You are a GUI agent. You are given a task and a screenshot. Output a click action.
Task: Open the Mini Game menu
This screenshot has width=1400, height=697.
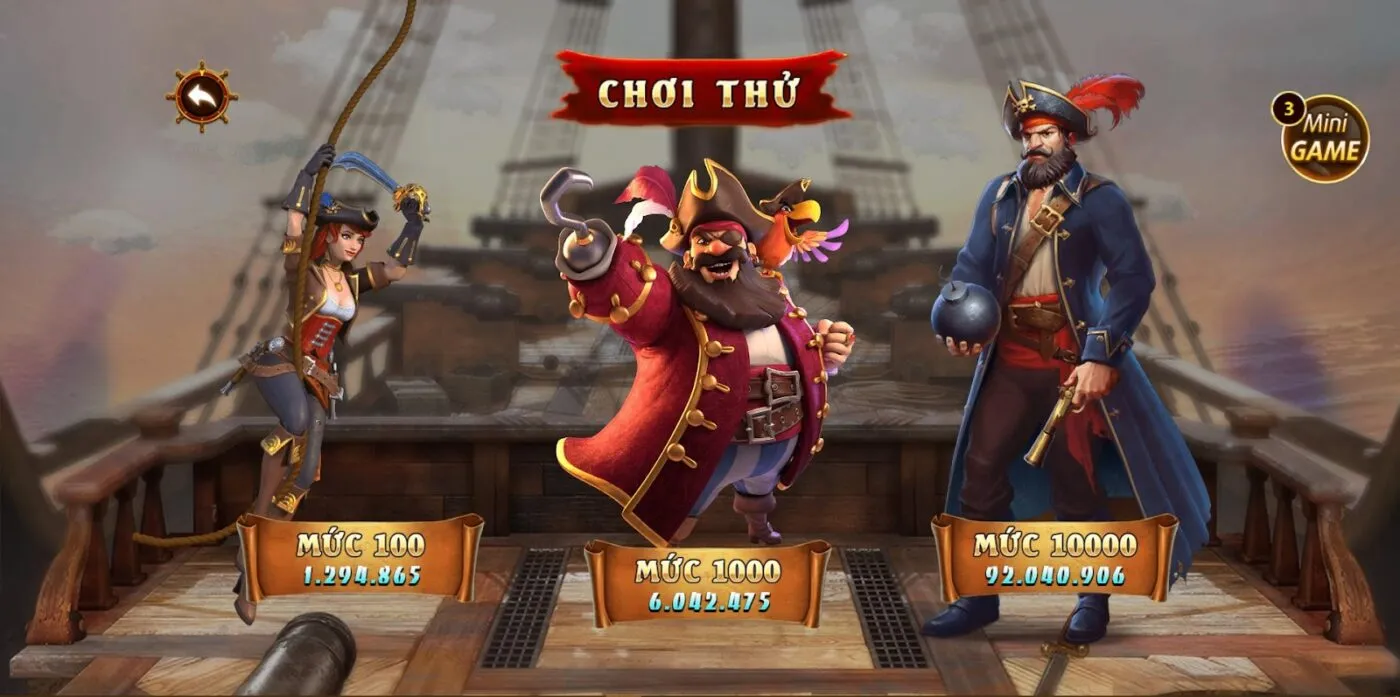1324,139
